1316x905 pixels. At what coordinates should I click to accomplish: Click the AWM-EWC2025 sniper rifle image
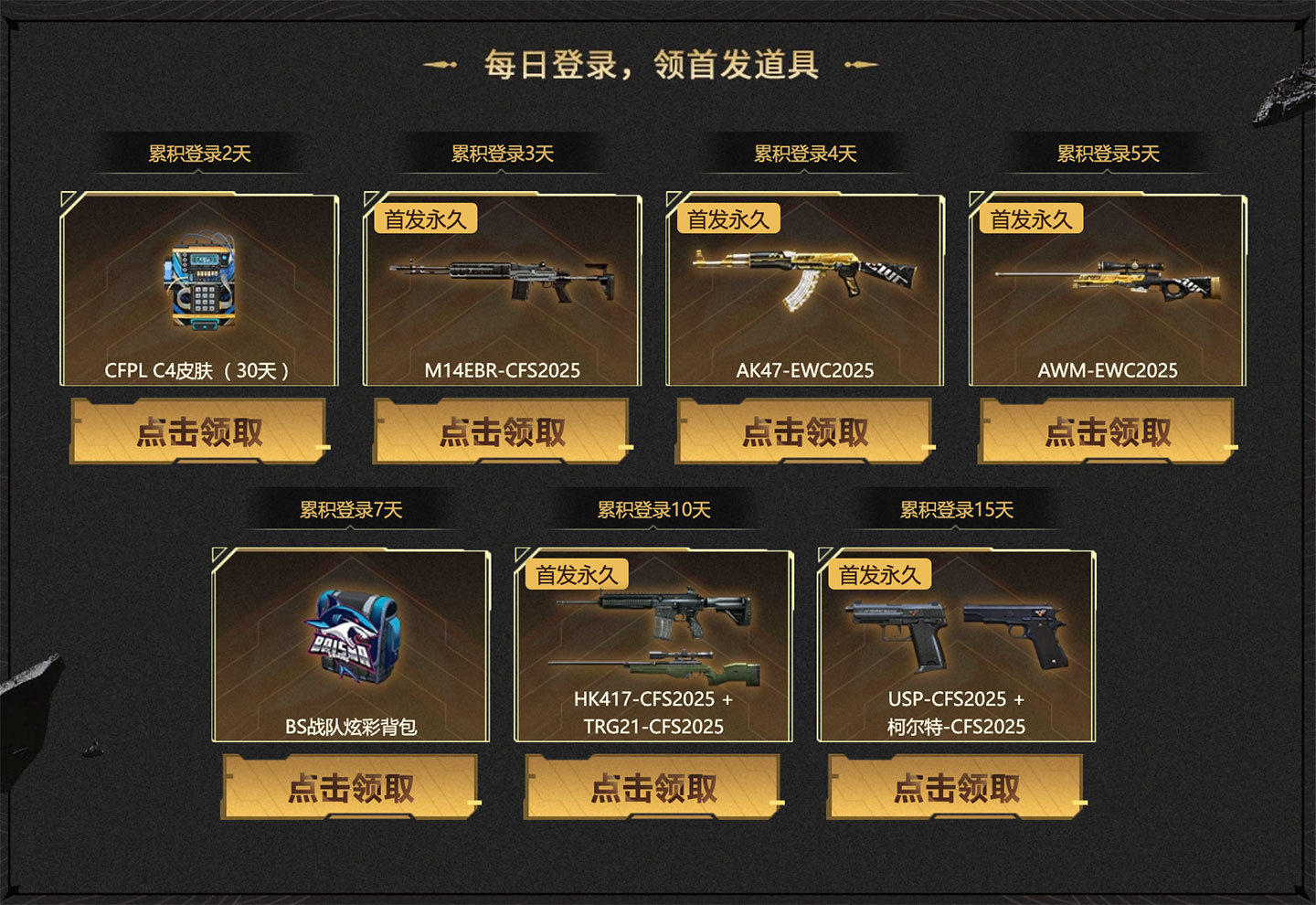point(1110,279)
